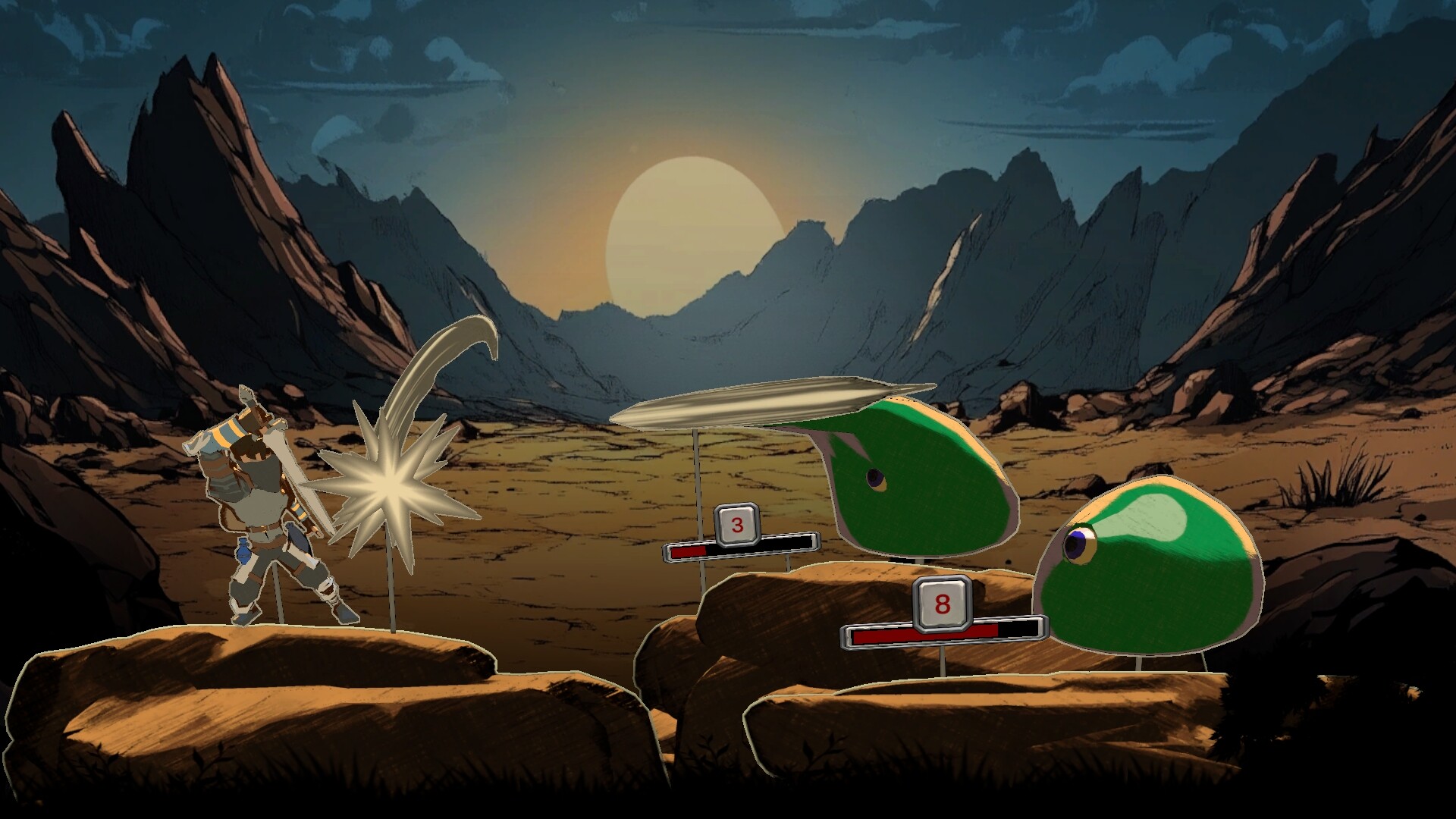
Task: Select the number 8 damage plate
Action: (x=939, y=604)
